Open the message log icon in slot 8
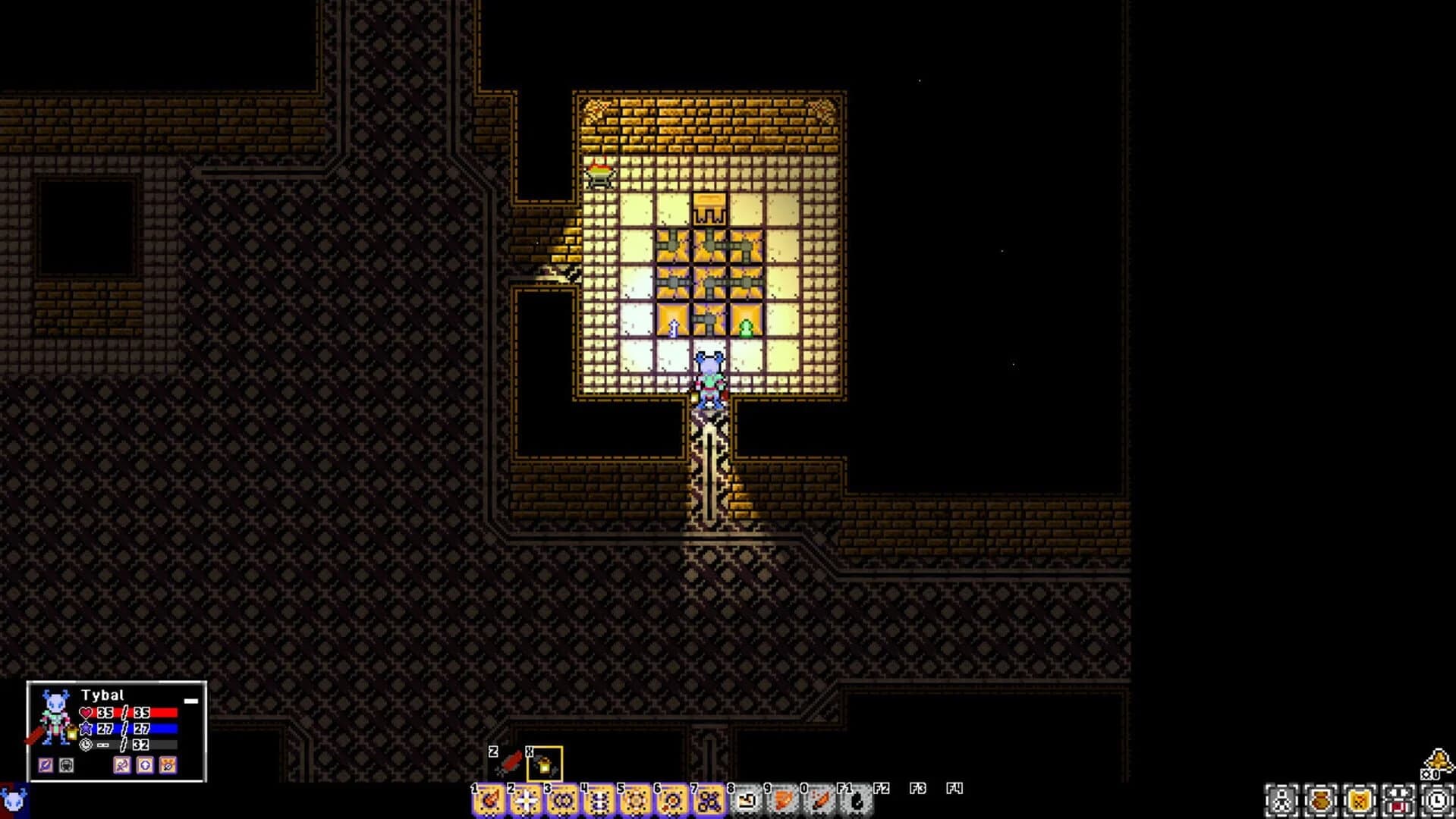1456x819 pixels. [747, 801]
